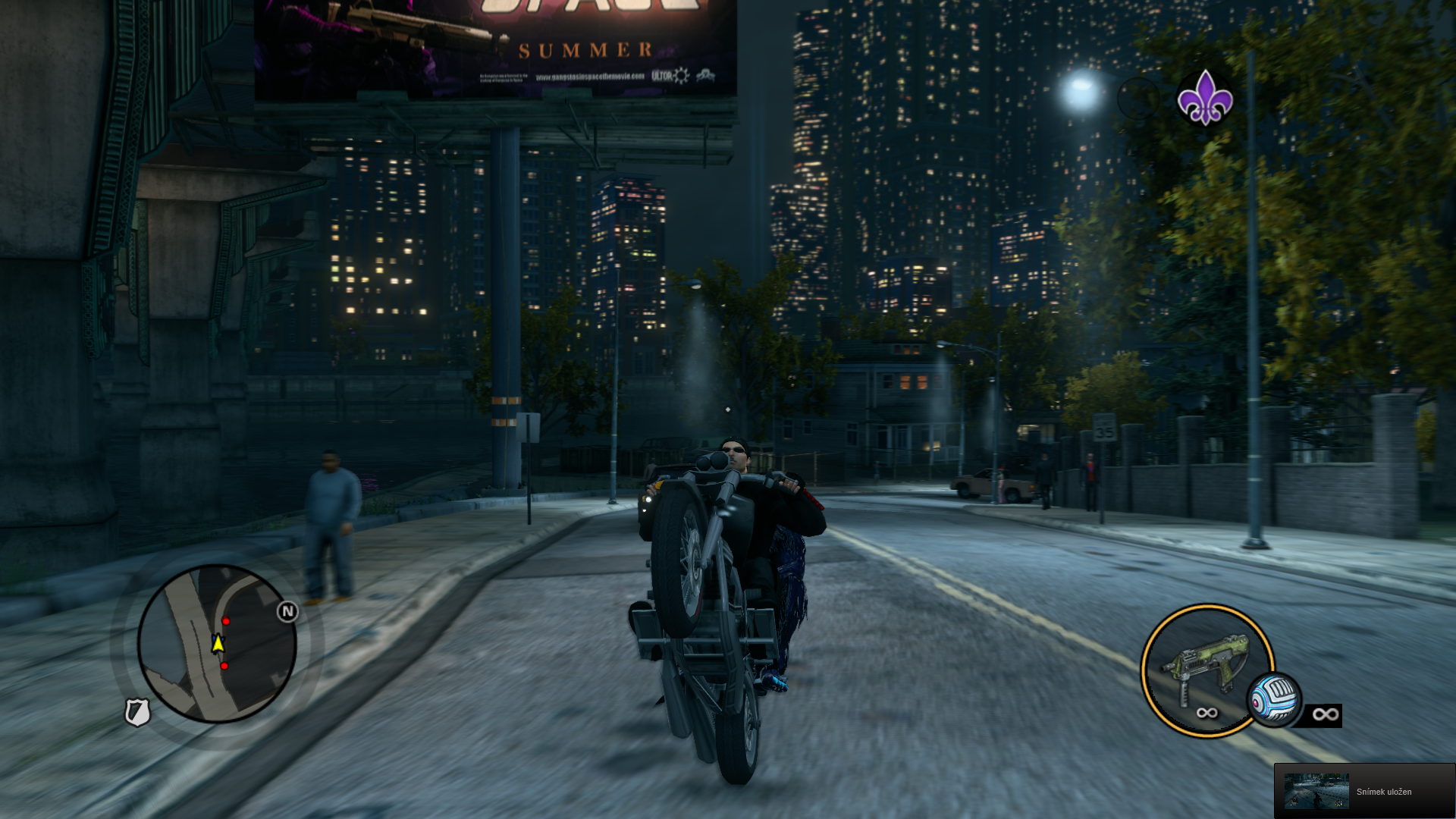Choose the blue grenade icon

point(1275,700)
